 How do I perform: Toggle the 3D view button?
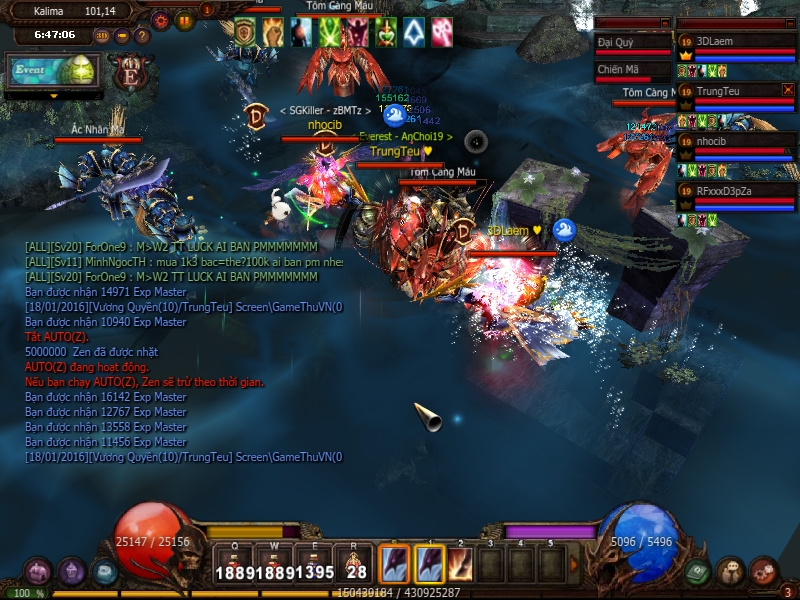[102, 35]
